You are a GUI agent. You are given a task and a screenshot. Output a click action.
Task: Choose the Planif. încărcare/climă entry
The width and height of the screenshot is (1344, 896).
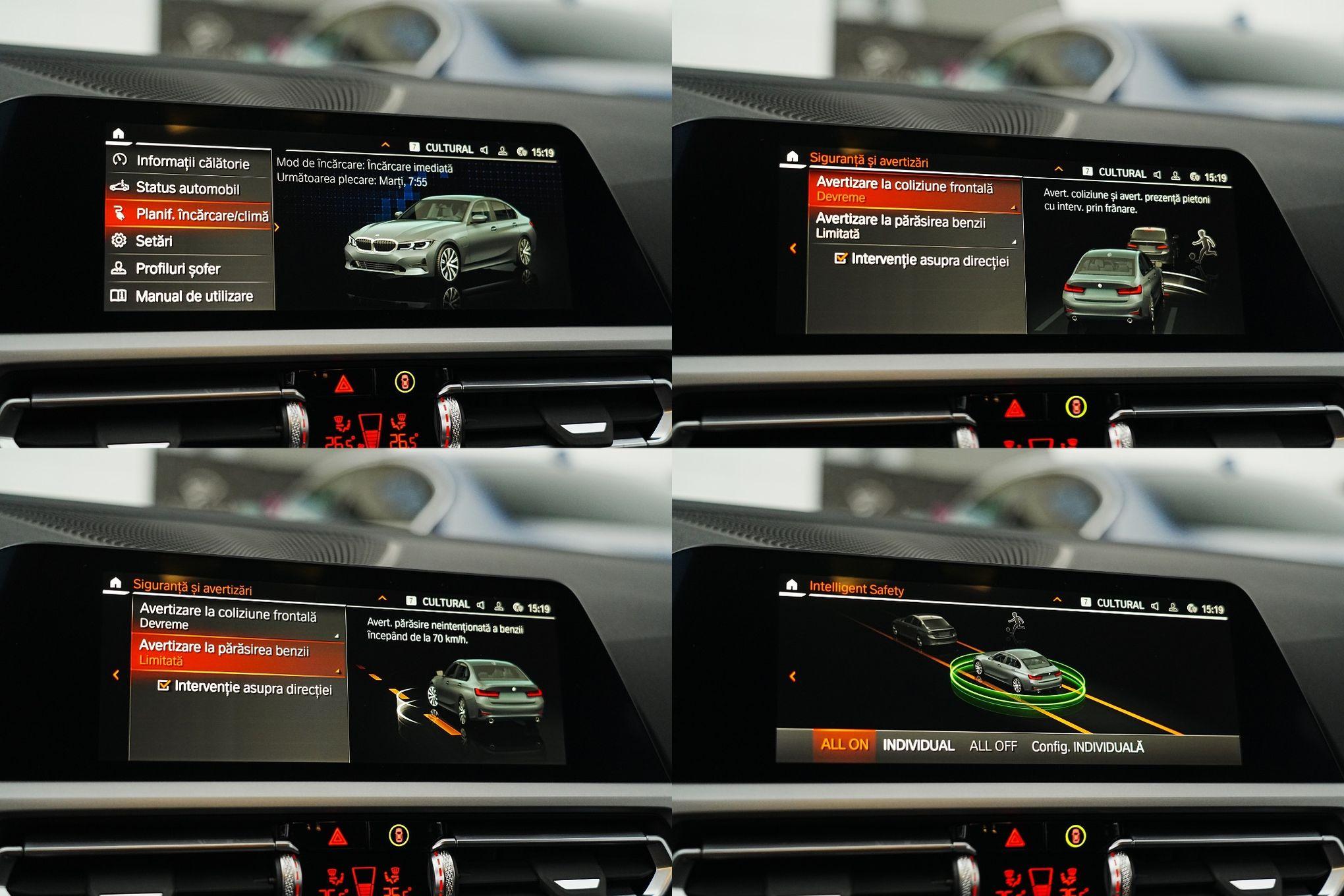(190, 215)
